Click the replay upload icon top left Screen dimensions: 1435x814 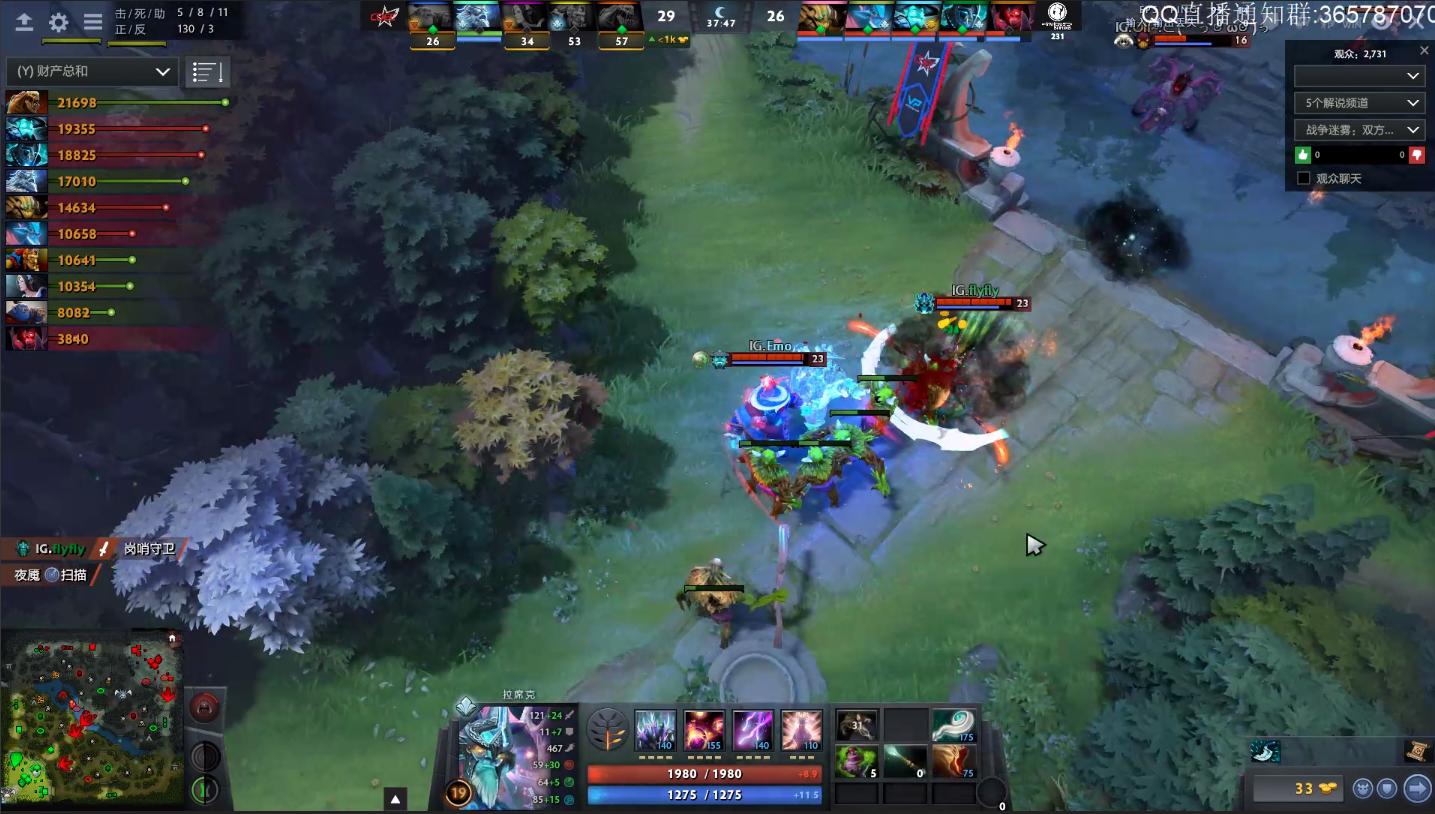(x=24, y=22)
